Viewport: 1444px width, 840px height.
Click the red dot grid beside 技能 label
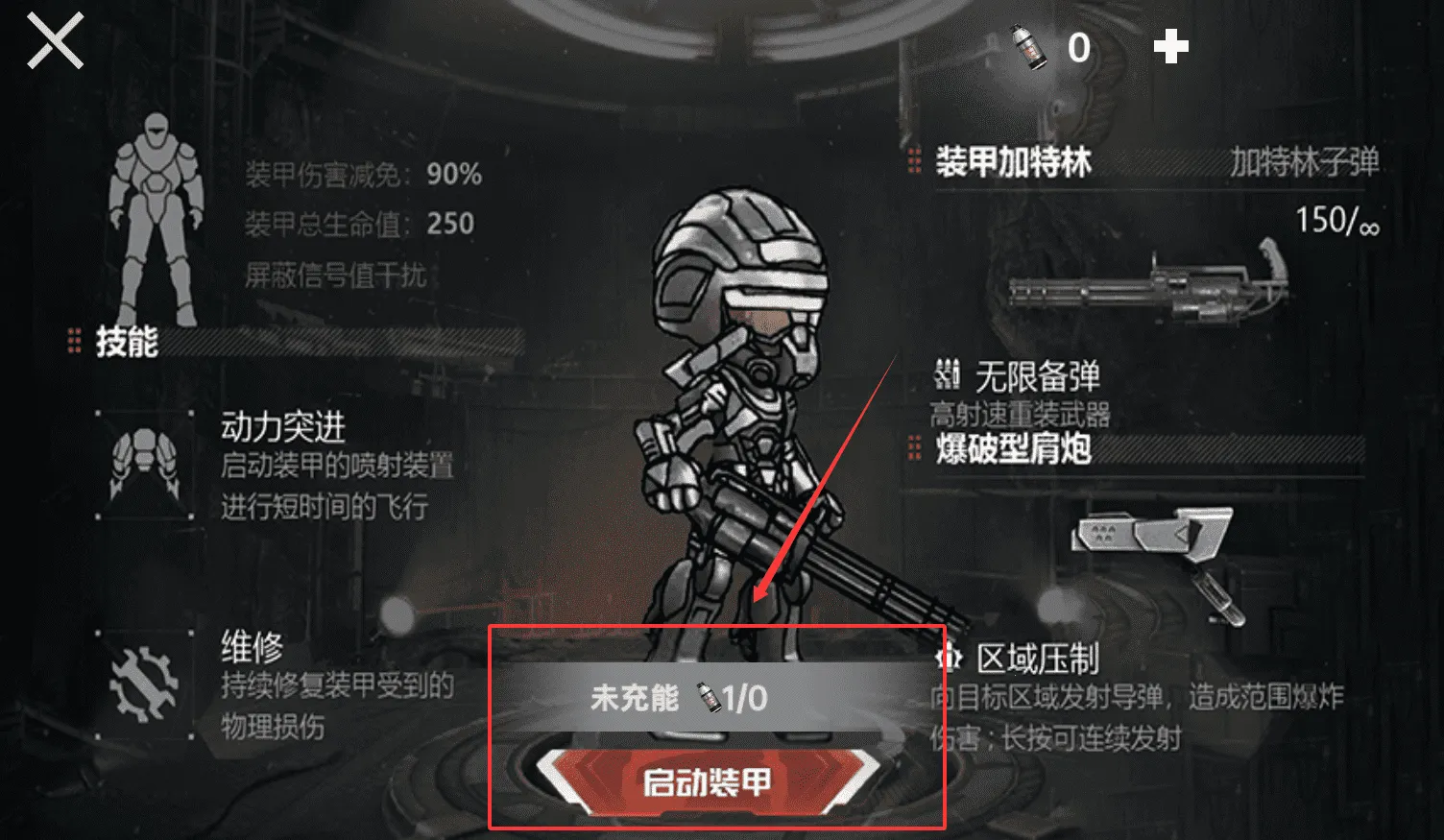pyautogui.click(x=75, y=342)
